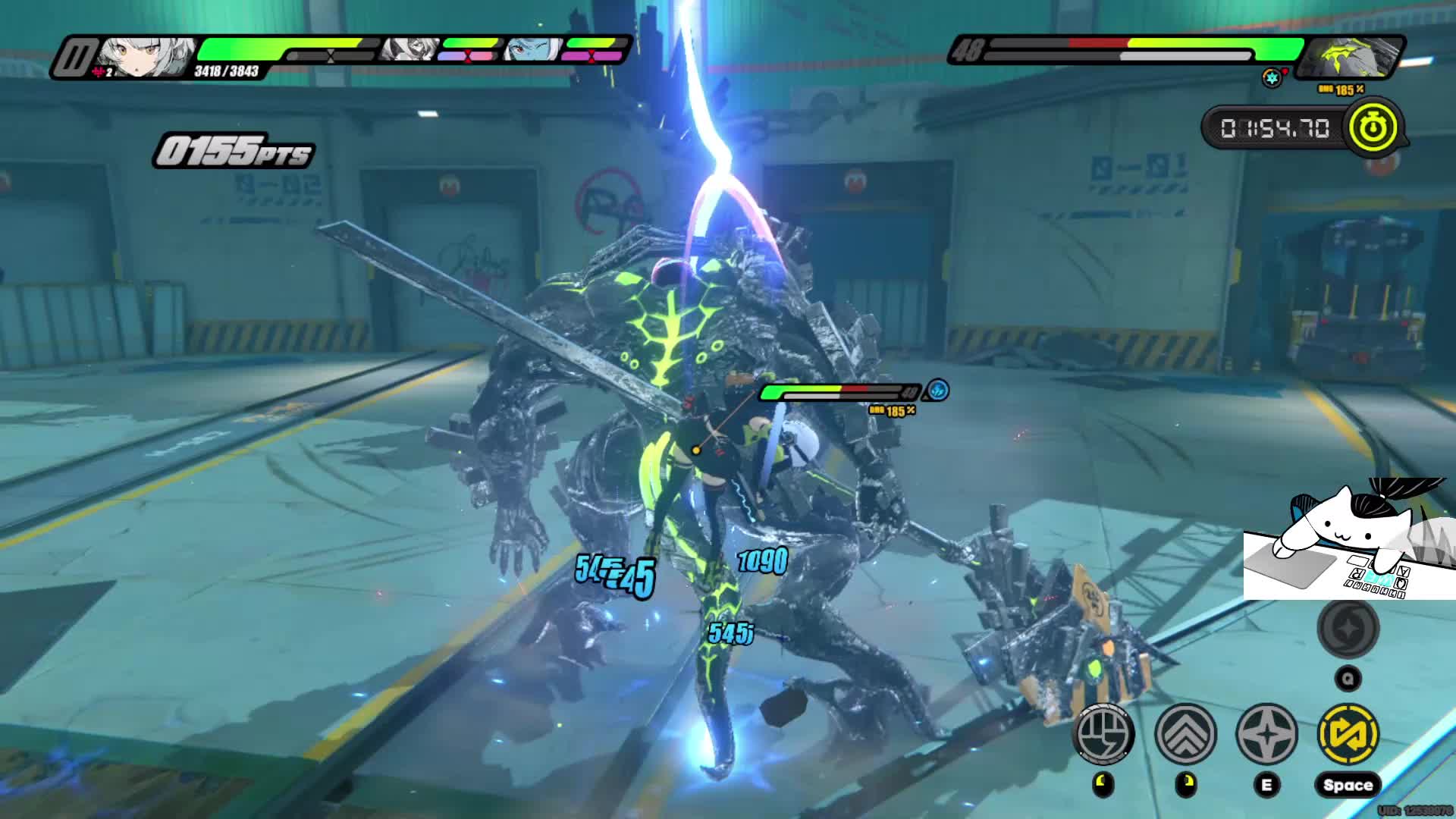Screen dimensions: 1456x819
Task: Click the cat keyboard stream overlay
Action: [x=1348, y=540]
